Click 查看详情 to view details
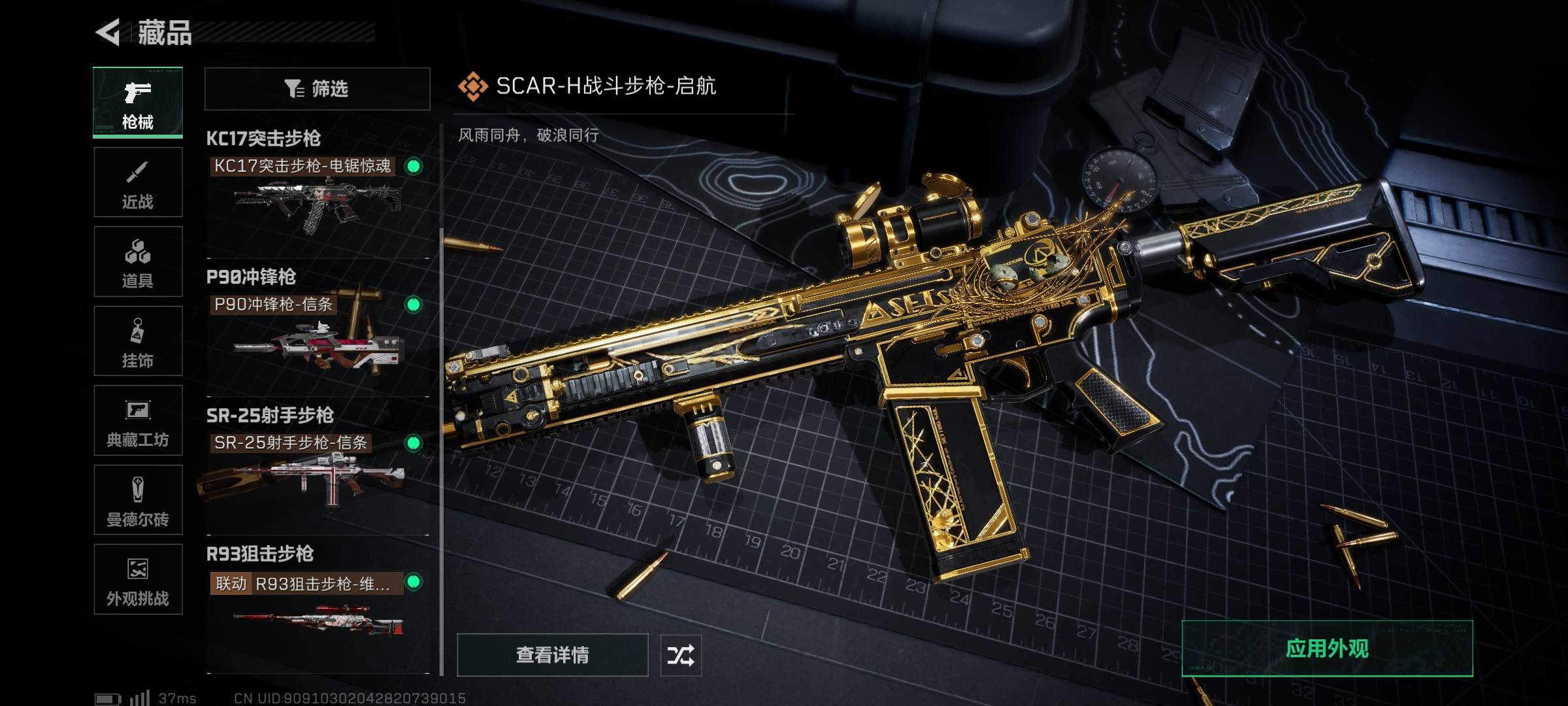Image resolution: width=1568 pixels, height=706 pixels. point(552,654)
